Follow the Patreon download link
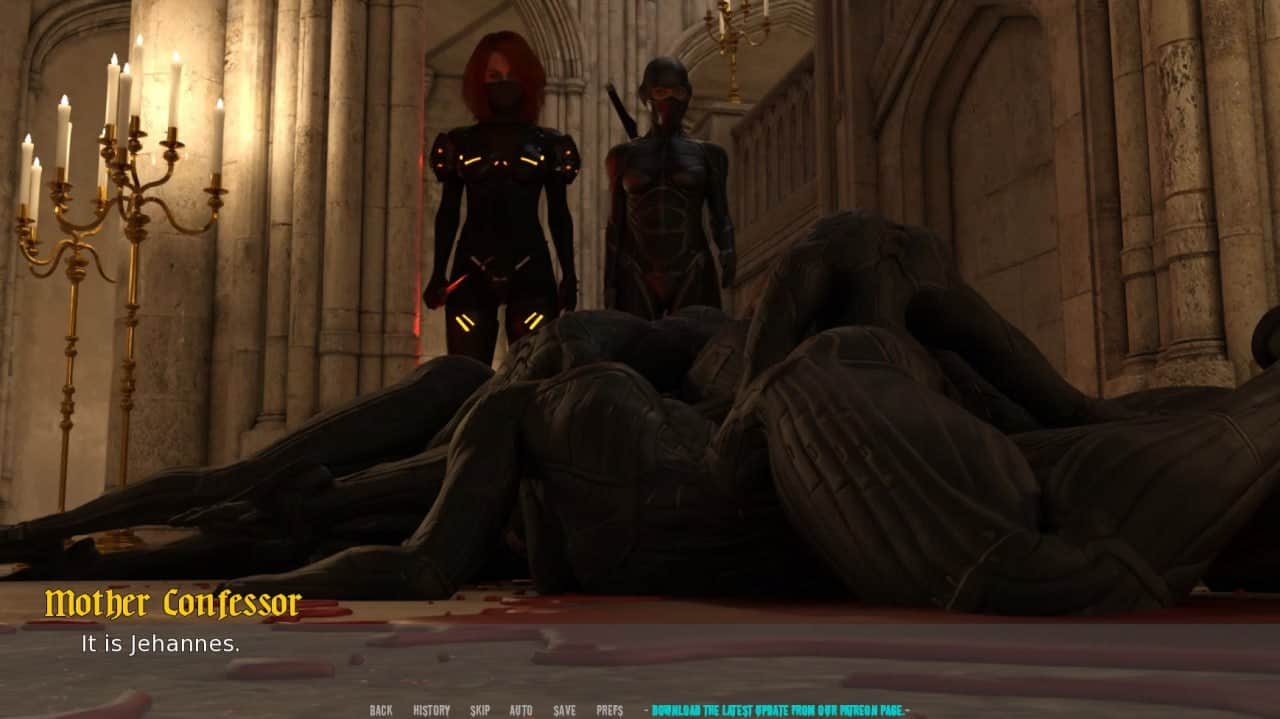Screen dimensions: 1280x719 [x=780, y=710]
